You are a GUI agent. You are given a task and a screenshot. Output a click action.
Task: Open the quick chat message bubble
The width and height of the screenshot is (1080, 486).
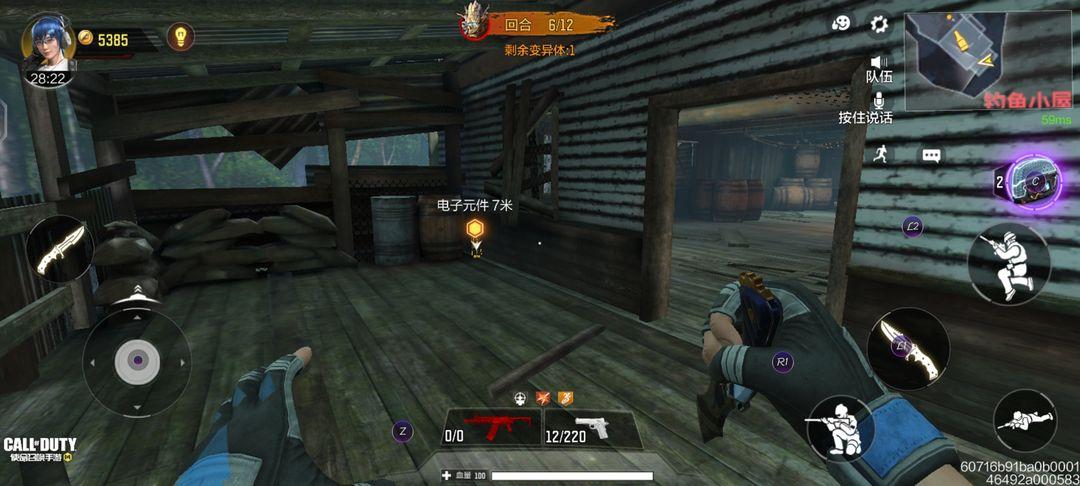(x=932, y=156)
